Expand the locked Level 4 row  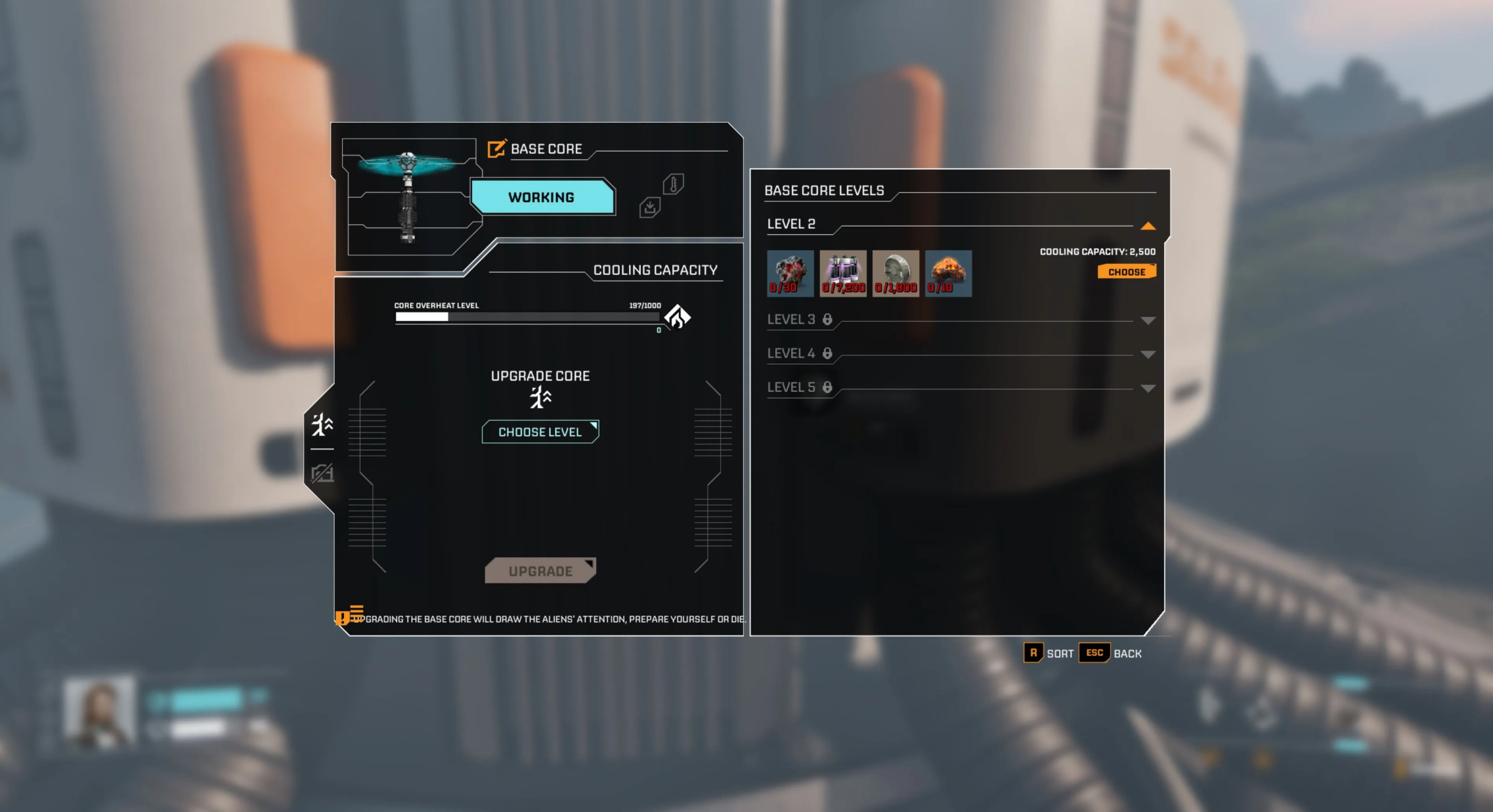(1148, 354)
